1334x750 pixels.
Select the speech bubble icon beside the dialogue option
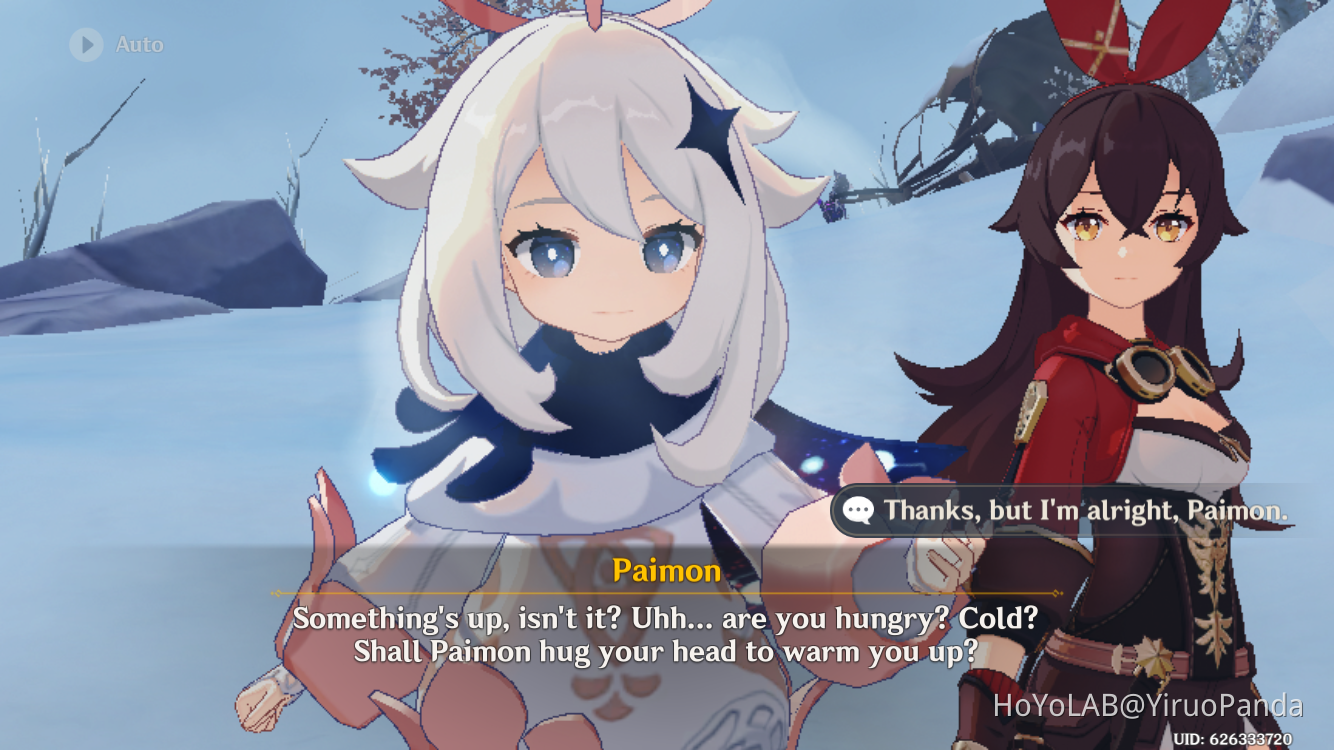[858, 511]
